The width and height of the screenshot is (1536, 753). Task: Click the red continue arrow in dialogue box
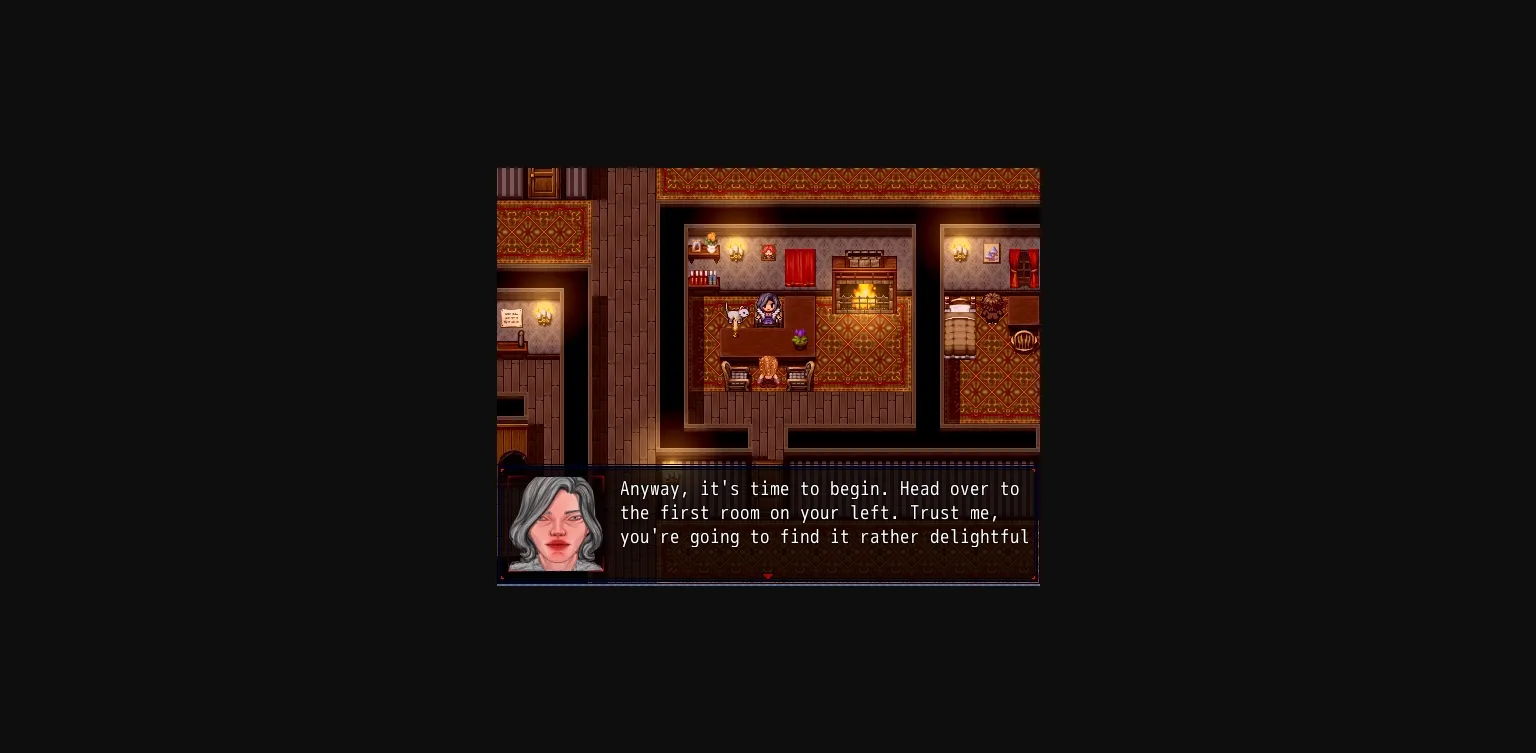tap(768, 576)
